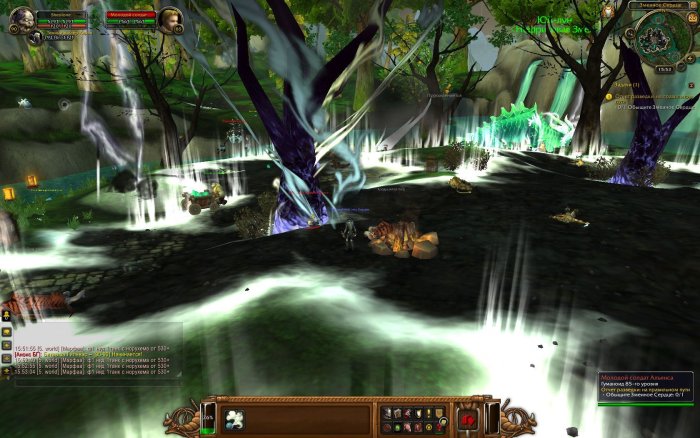Viewport: 700px width, 438px height.
Task: Click the target soldier's portrait
Action: pyautogui.click(x=170, y=18)
